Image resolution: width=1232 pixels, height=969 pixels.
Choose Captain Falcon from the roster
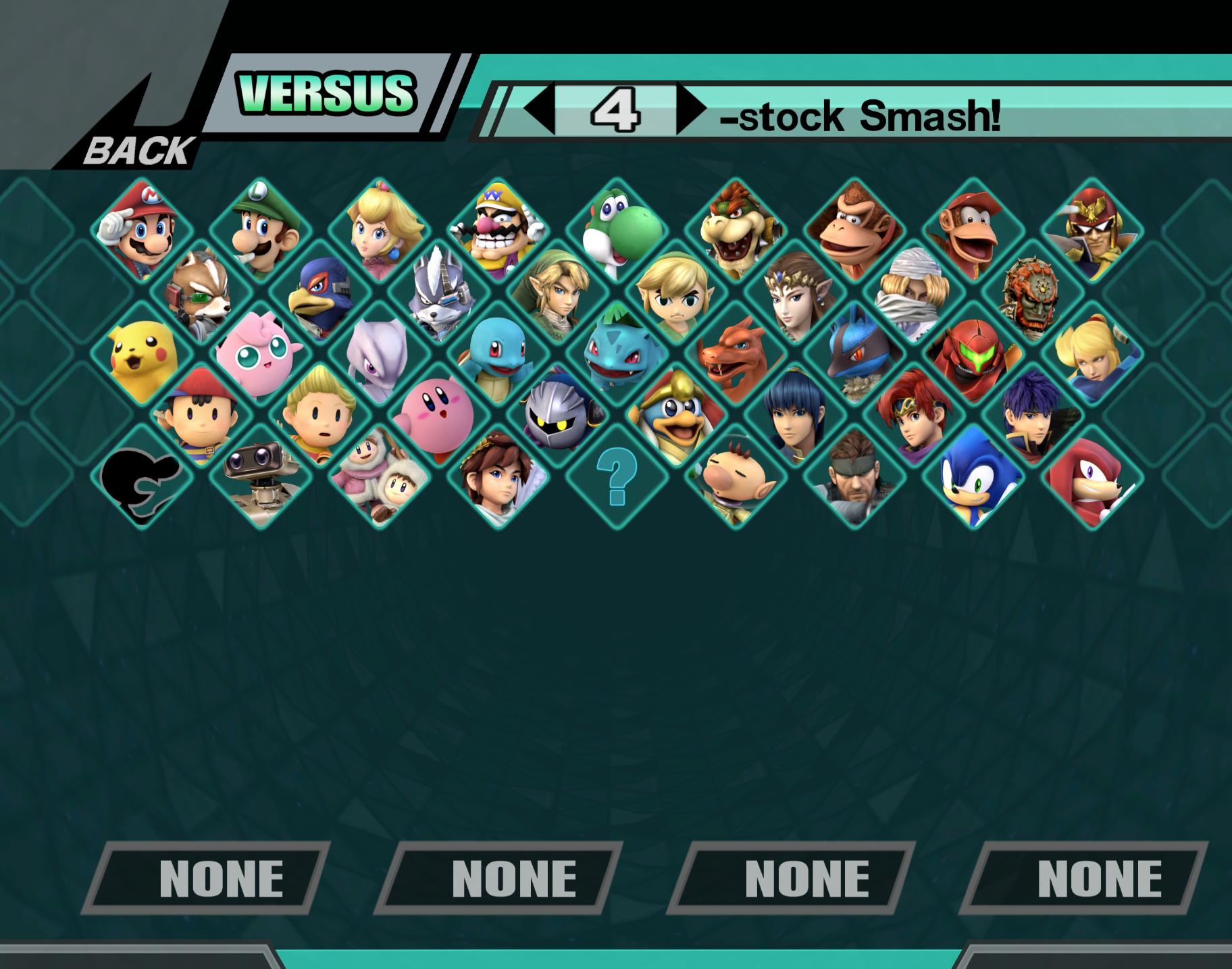1092,229
